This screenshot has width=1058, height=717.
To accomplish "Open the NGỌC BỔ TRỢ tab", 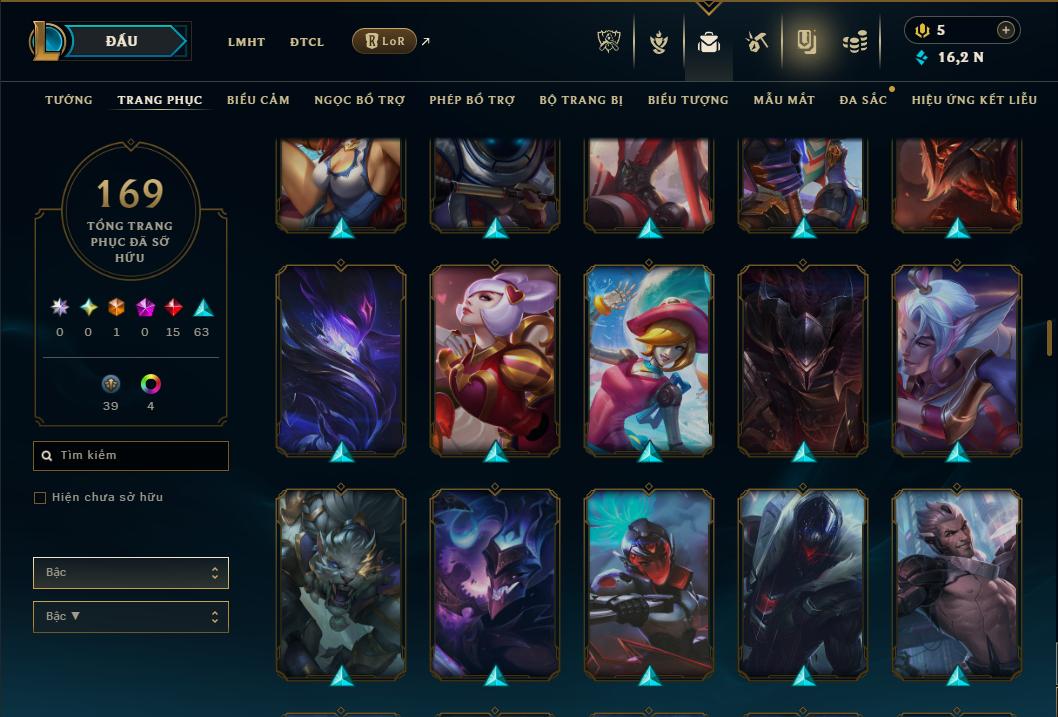I will point(359,100).
